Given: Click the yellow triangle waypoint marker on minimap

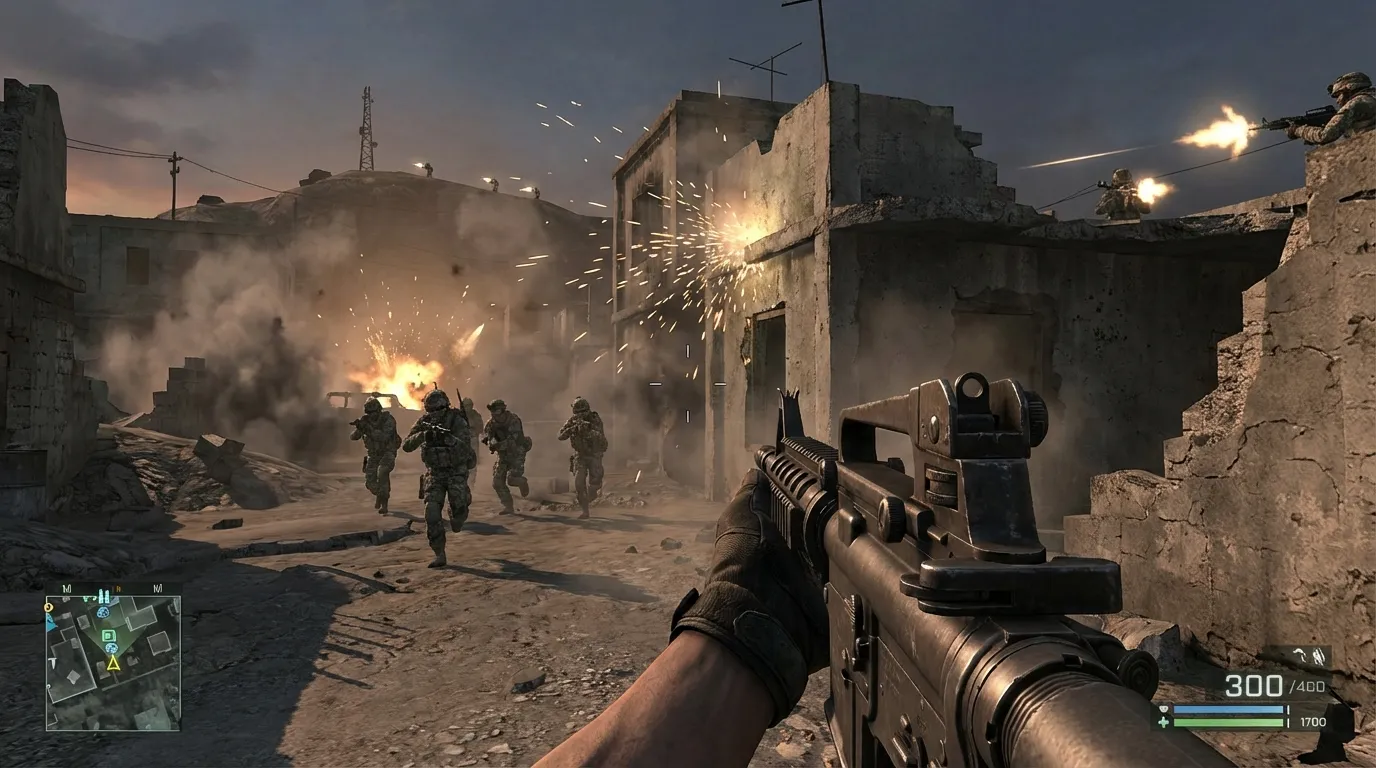Looking at the screenshot, I should [x=113, y=664].
